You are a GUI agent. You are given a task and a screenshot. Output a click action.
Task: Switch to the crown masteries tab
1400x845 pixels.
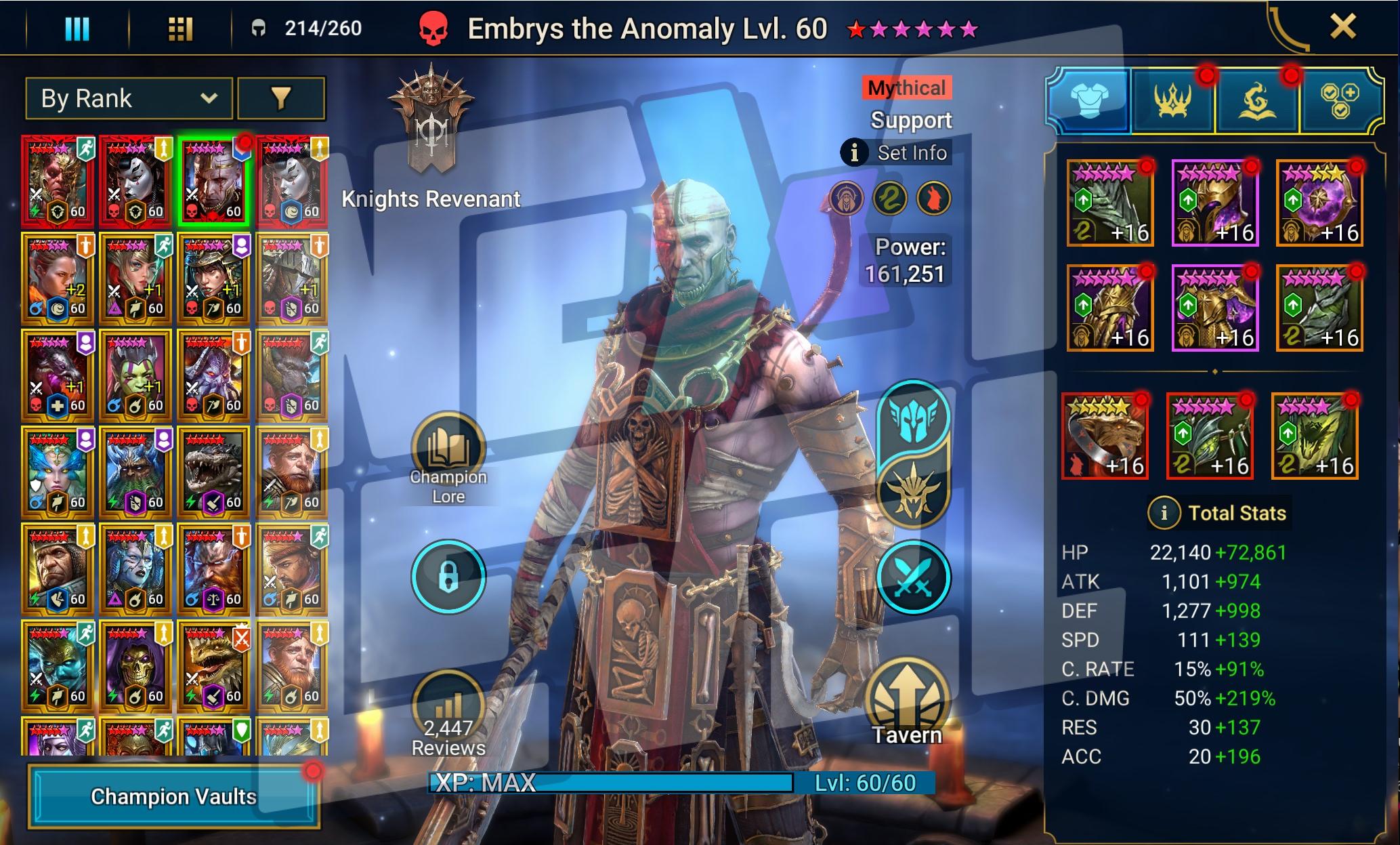(1173, 102)
